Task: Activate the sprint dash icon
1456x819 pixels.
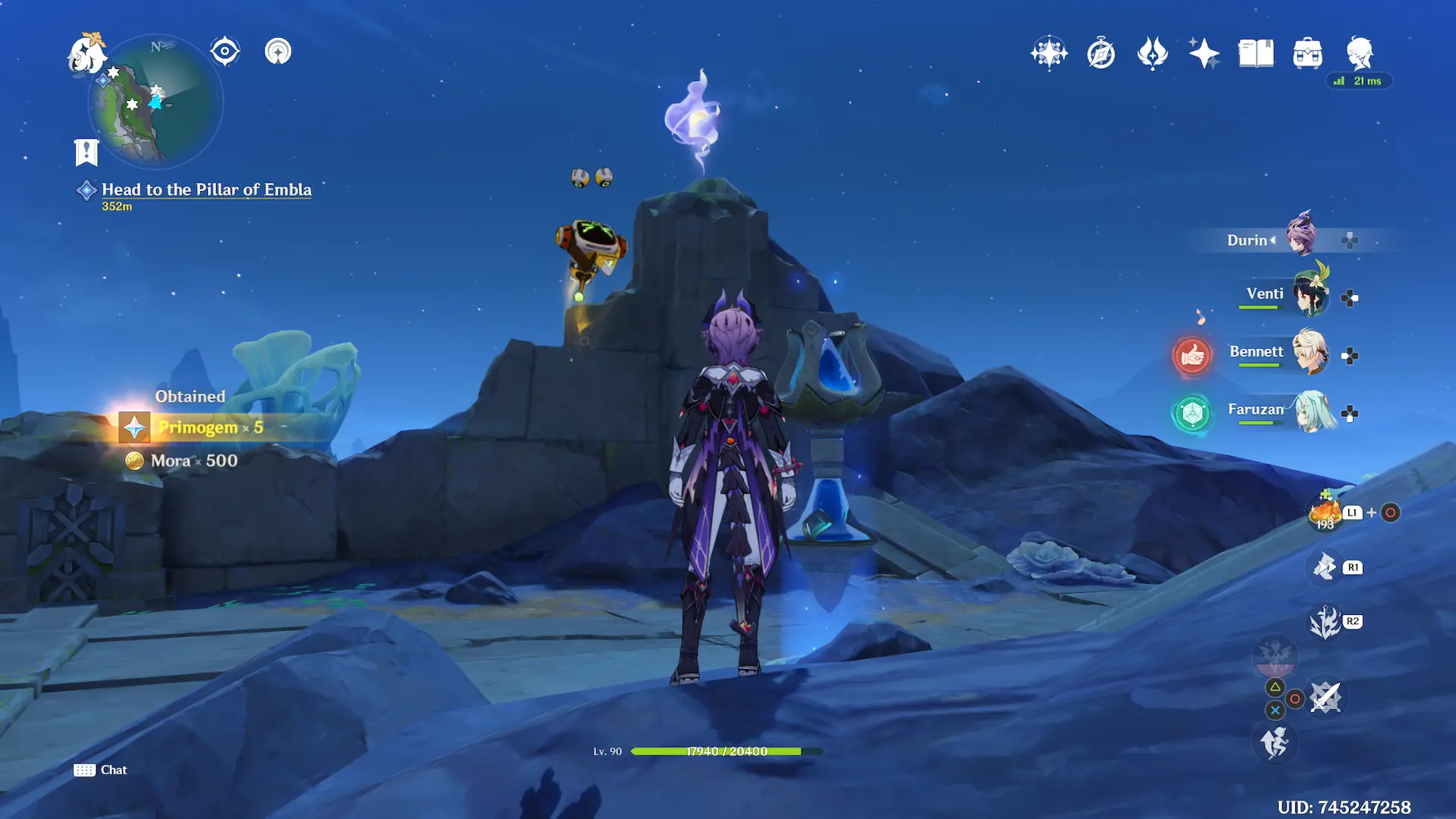Action: tap(1275, 742)
